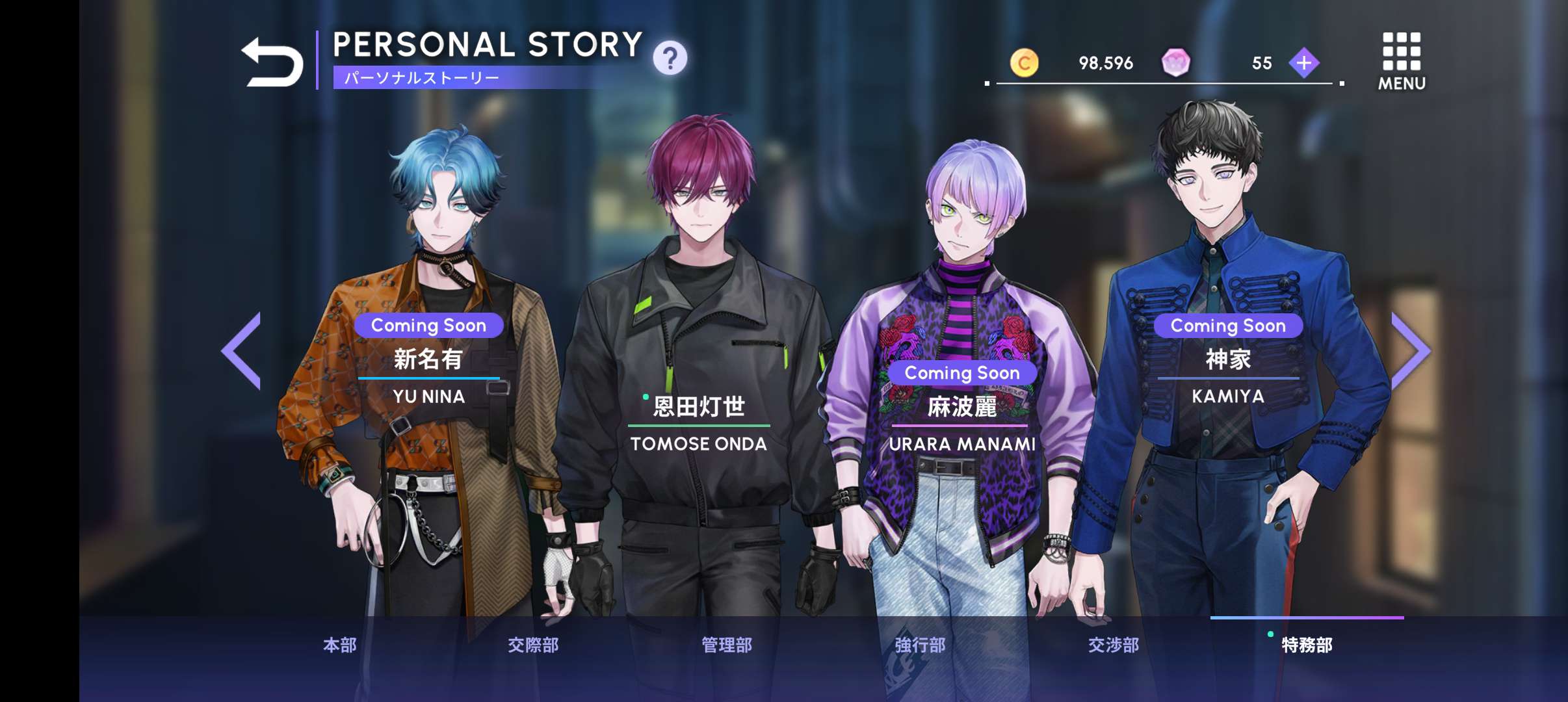1568x702 pixels.
Task: Open the 管理部 tab
Action: click(x=727, y=645)
